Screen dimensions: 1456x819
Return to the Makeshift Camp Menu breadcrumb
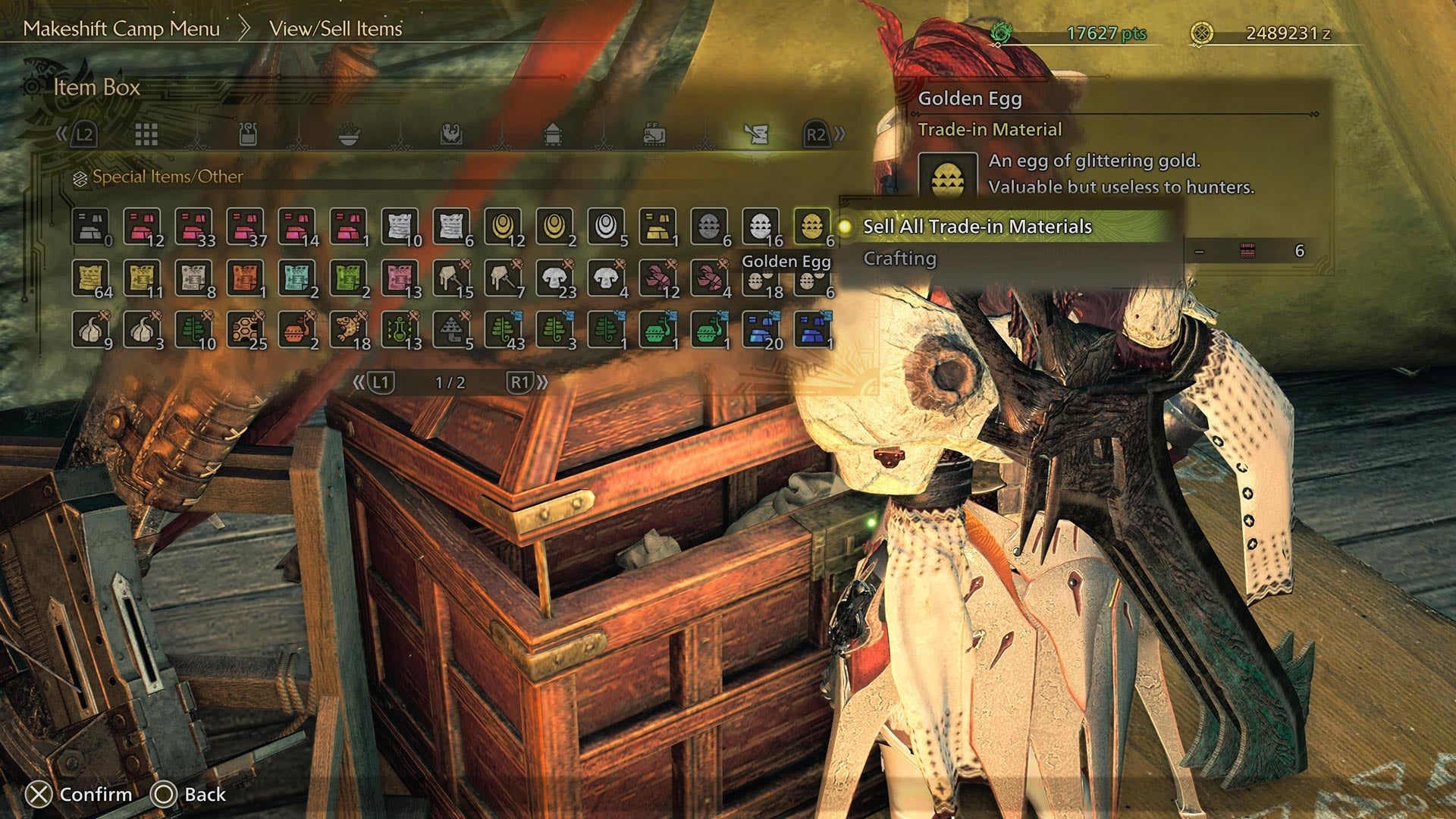coord(121,30)
